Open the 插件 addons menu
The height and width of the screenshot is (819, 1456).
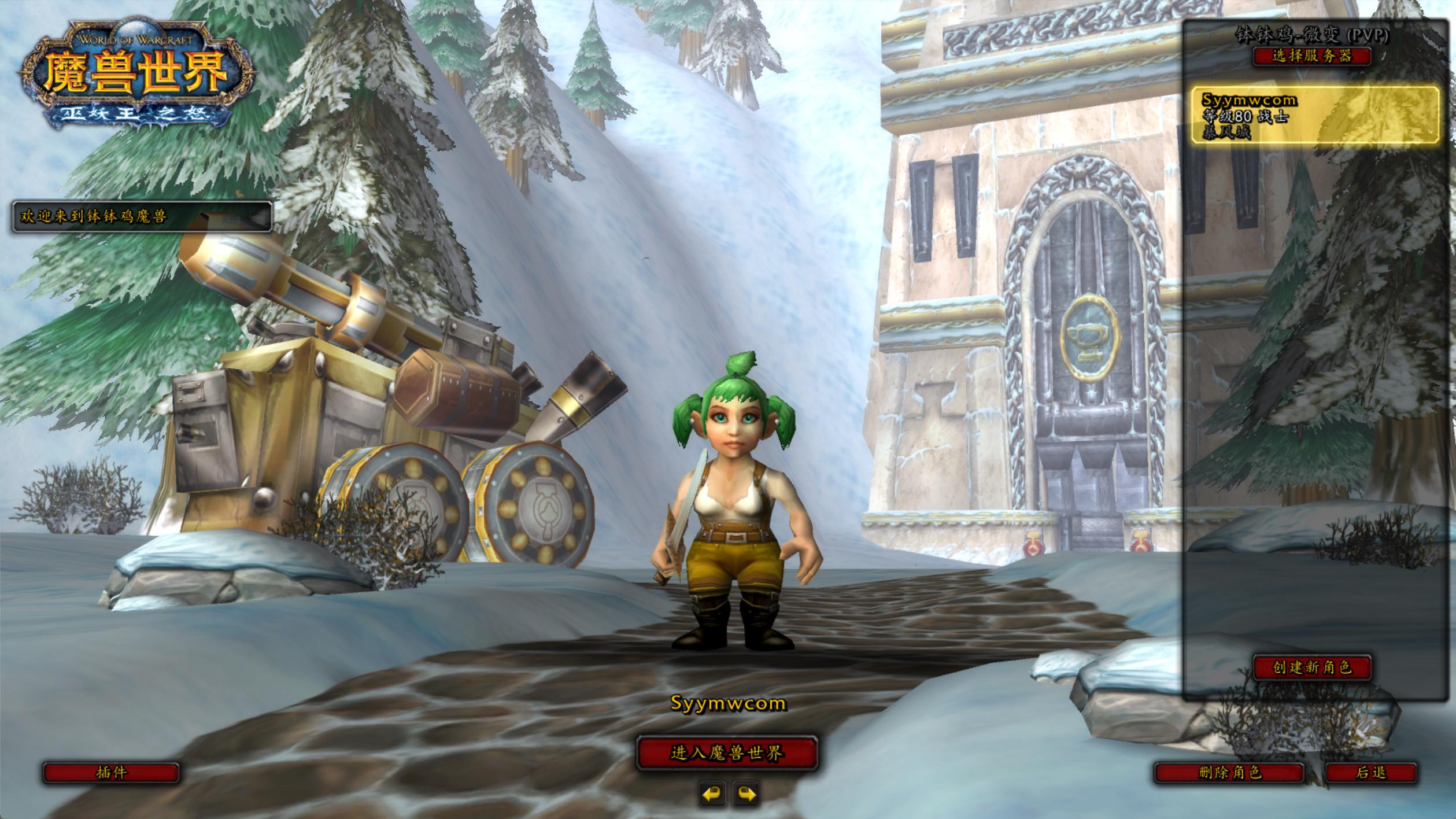click(x=111, y=772)
